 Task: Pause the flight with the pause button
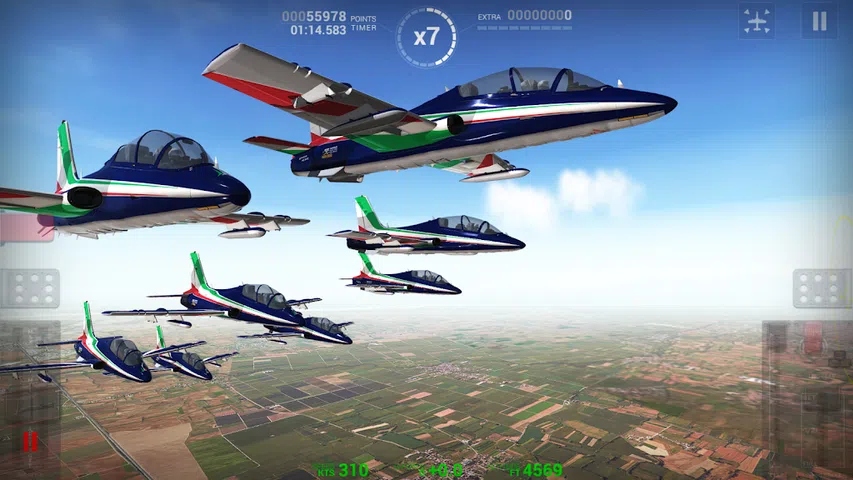(x=819, y=21)
